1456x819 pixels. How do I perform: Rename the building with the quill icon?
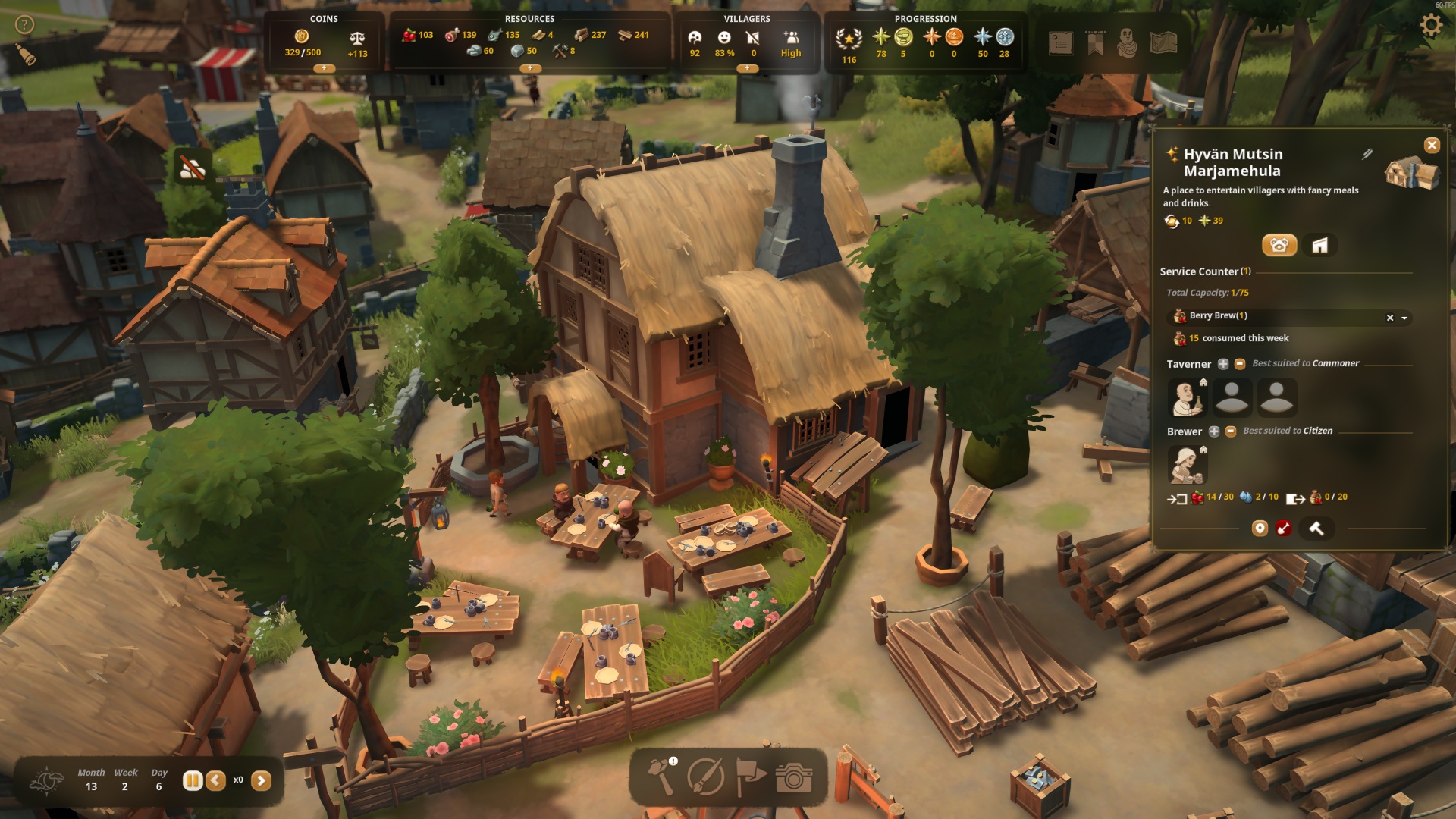[1367, 154]
